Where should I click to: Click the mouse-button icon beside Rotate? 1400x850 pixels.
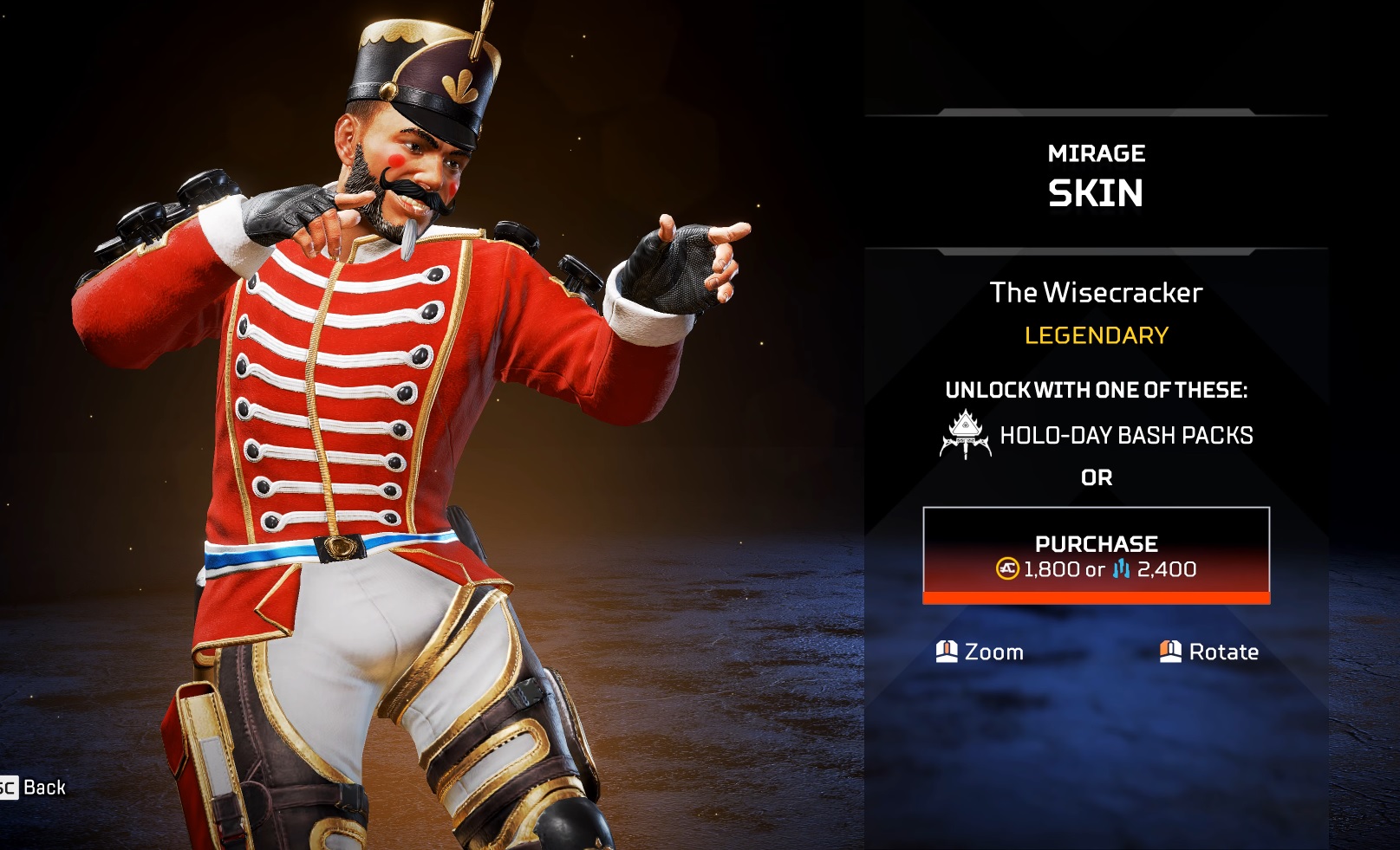tap(1170, 652)
